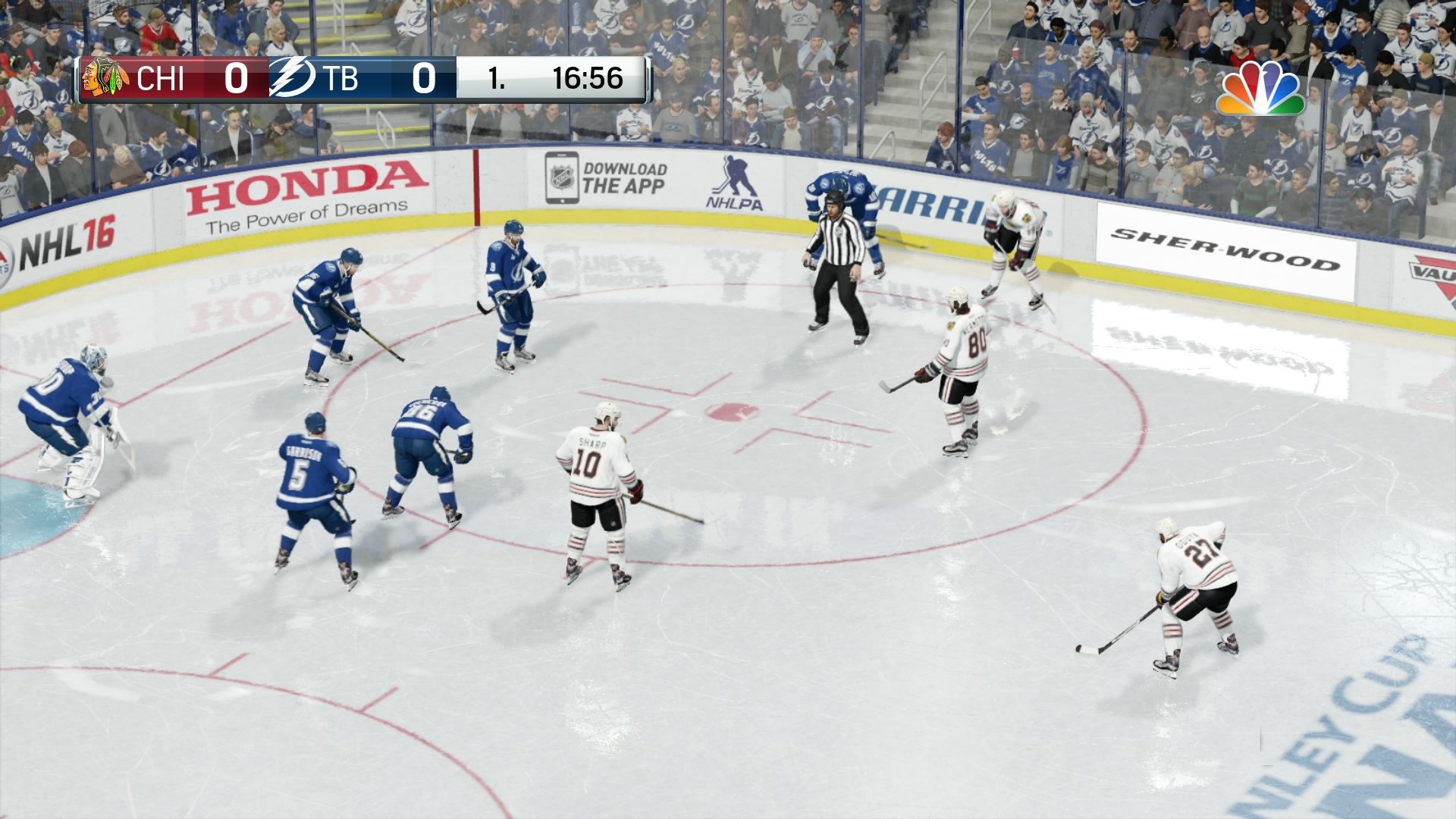Viewport: 1456px width, 819px height.
Task: Click the TB team score of 0
Action: [x=425, y=79]
